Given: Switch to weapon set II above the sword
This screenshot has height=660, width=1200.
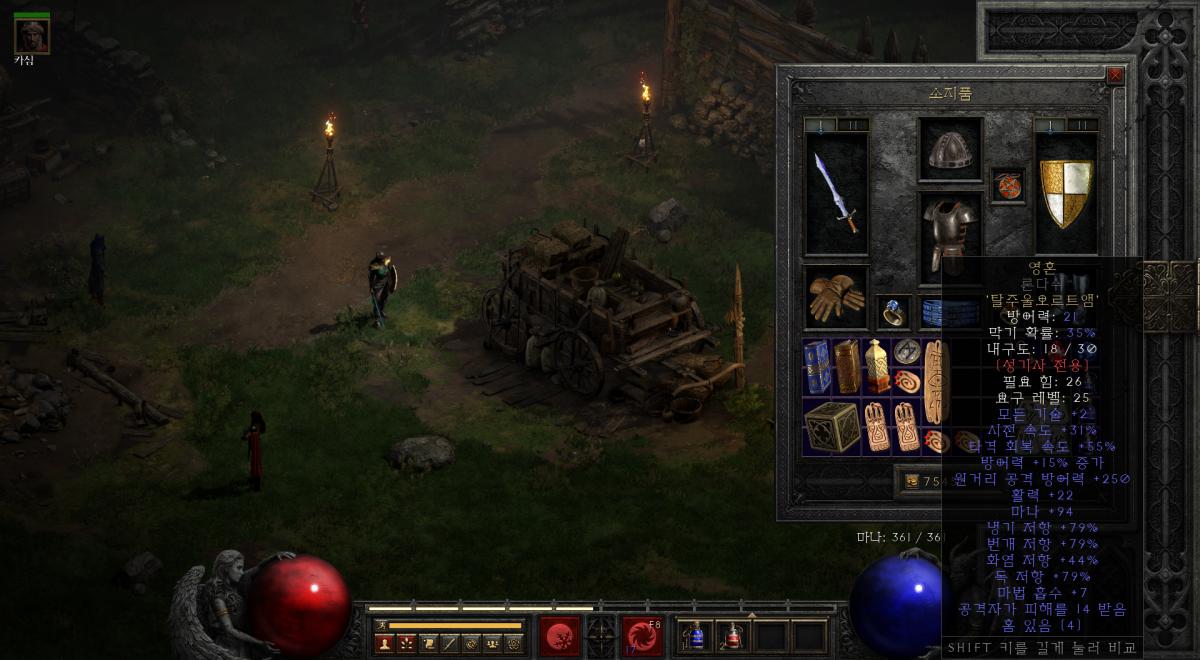Looking at the screenshot, I should pos(852,125).
